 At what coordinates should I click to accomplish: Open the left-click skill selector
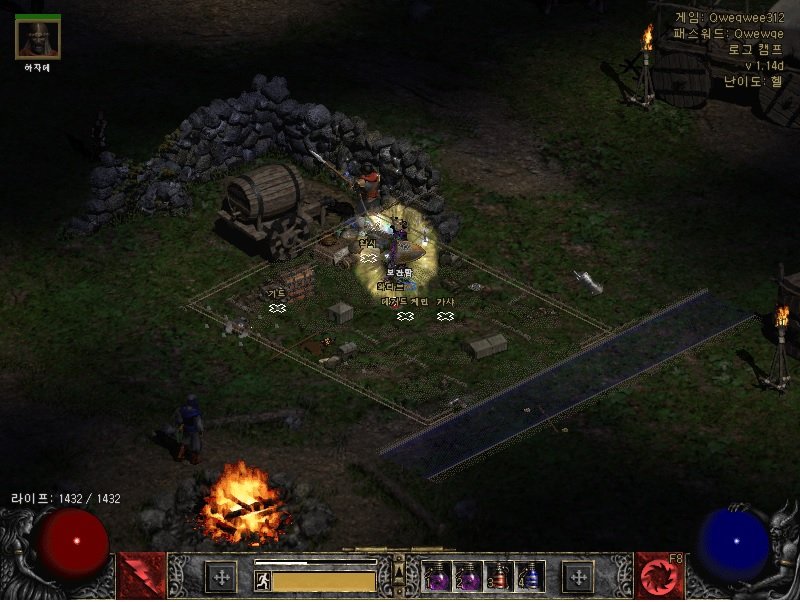click(x=141, y=576)
